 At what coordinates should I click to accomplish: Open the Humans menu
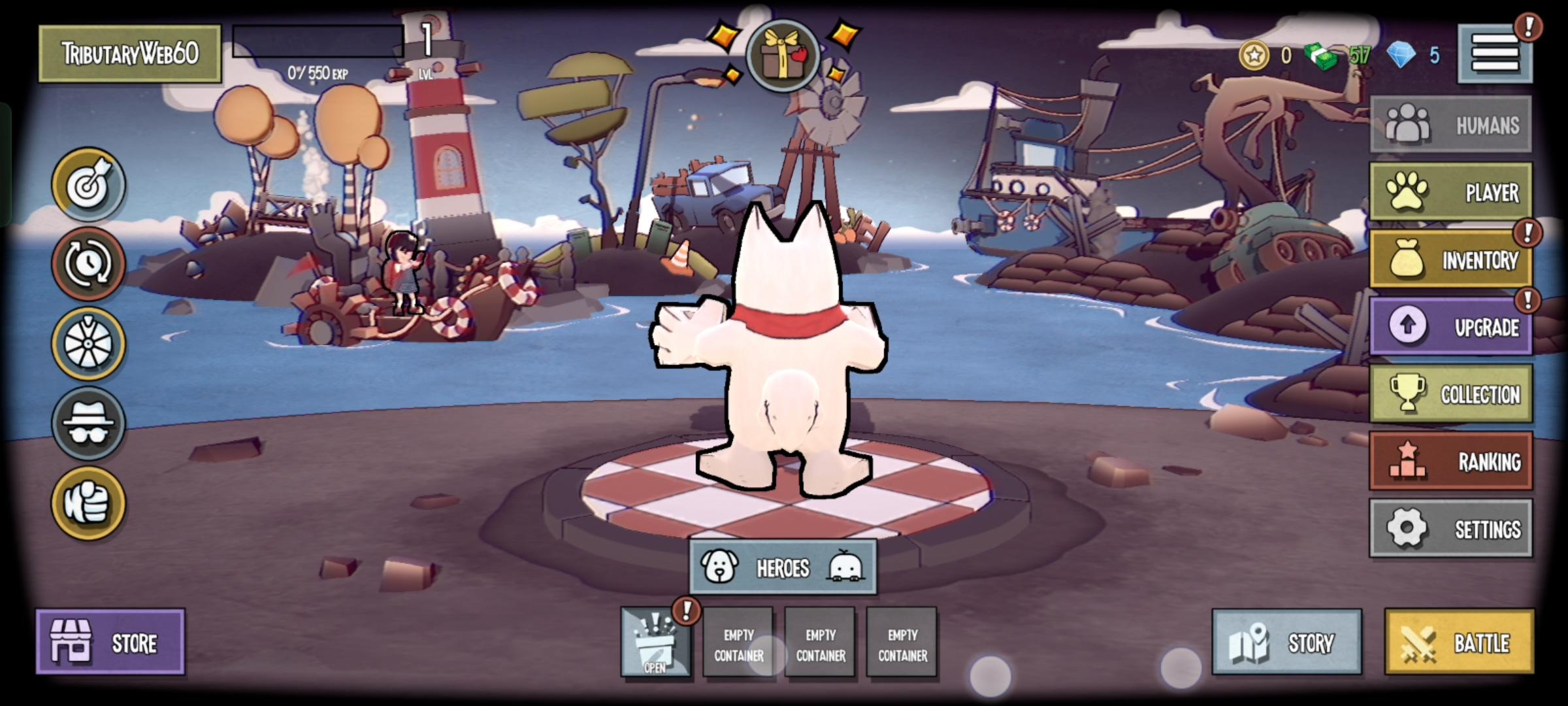click(1450, 125)
